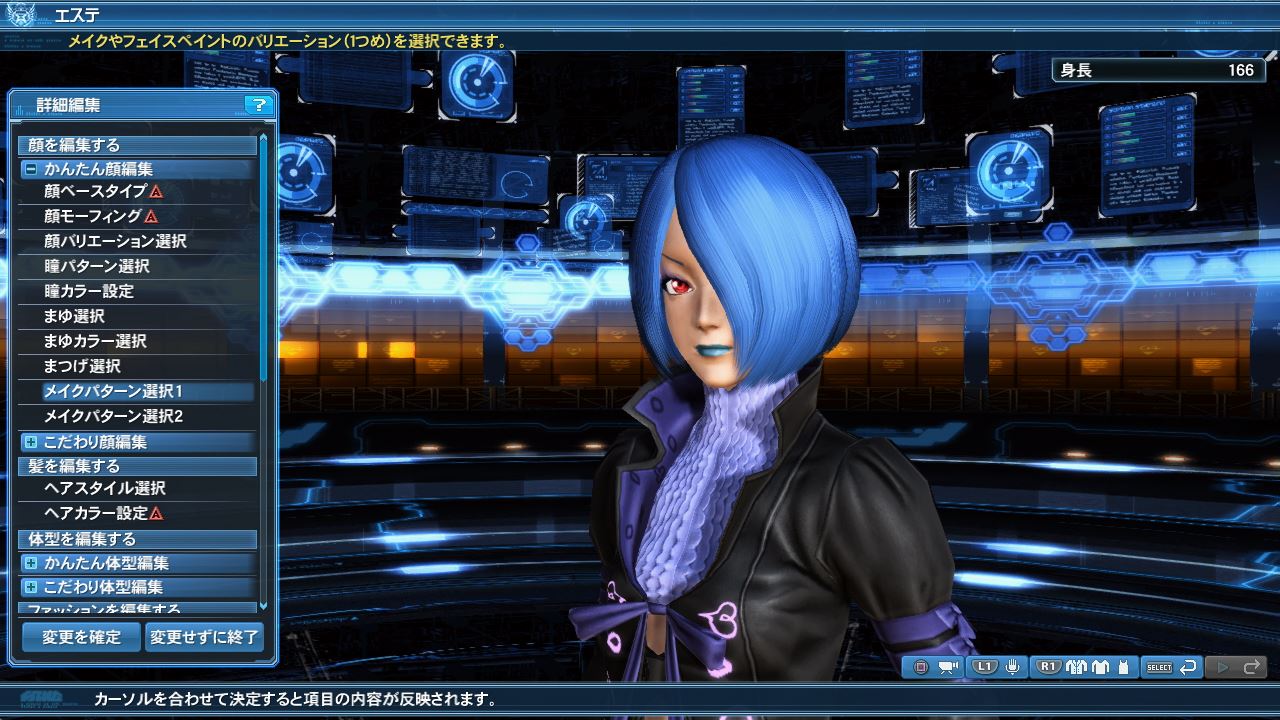This screenshot has width=1280, height=720.
Task: Expand こだわり体型編集 section
Action: coord(31,587)
